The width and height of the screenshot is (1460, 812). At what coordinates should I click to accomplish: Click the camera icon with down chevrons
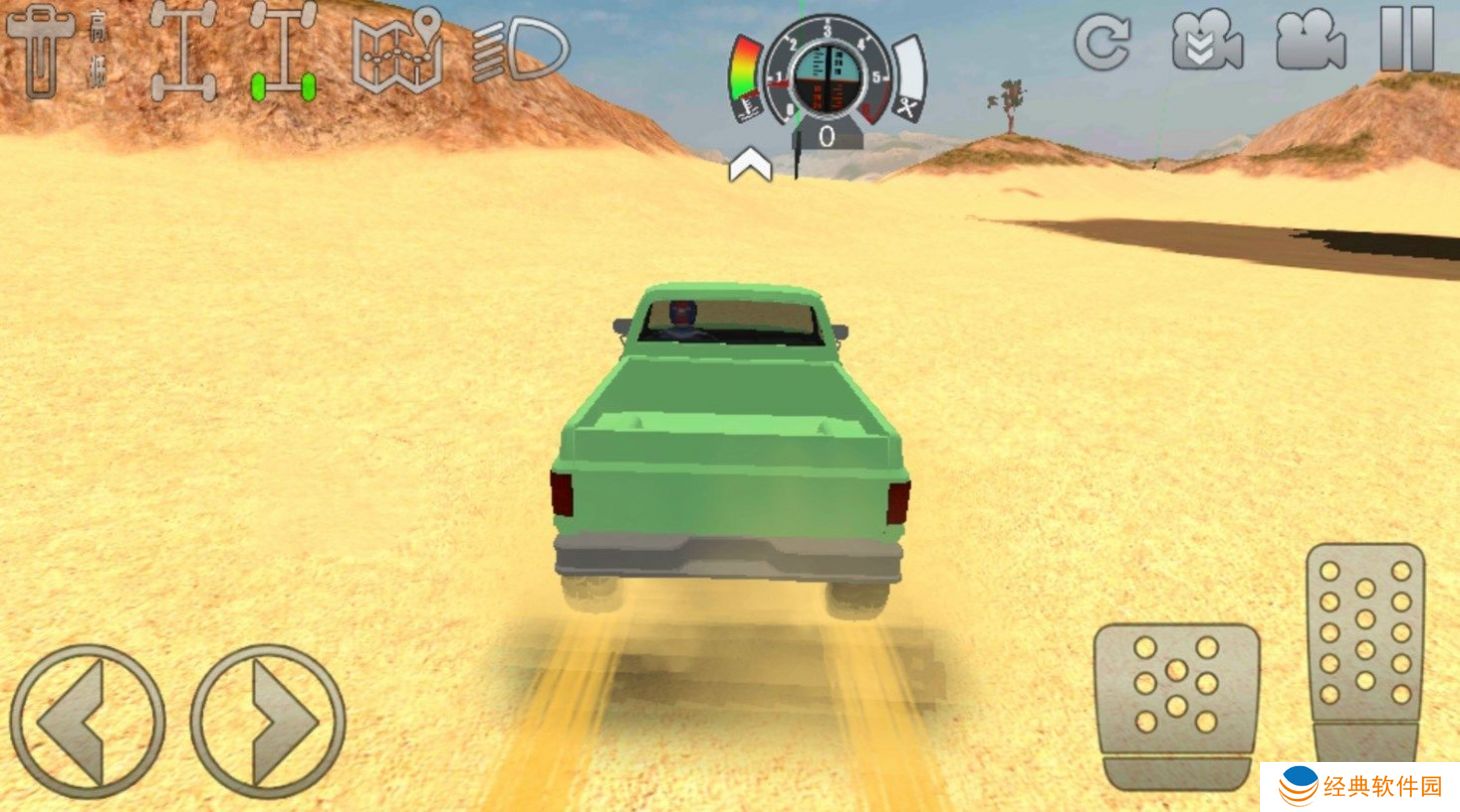[1207, 42]
